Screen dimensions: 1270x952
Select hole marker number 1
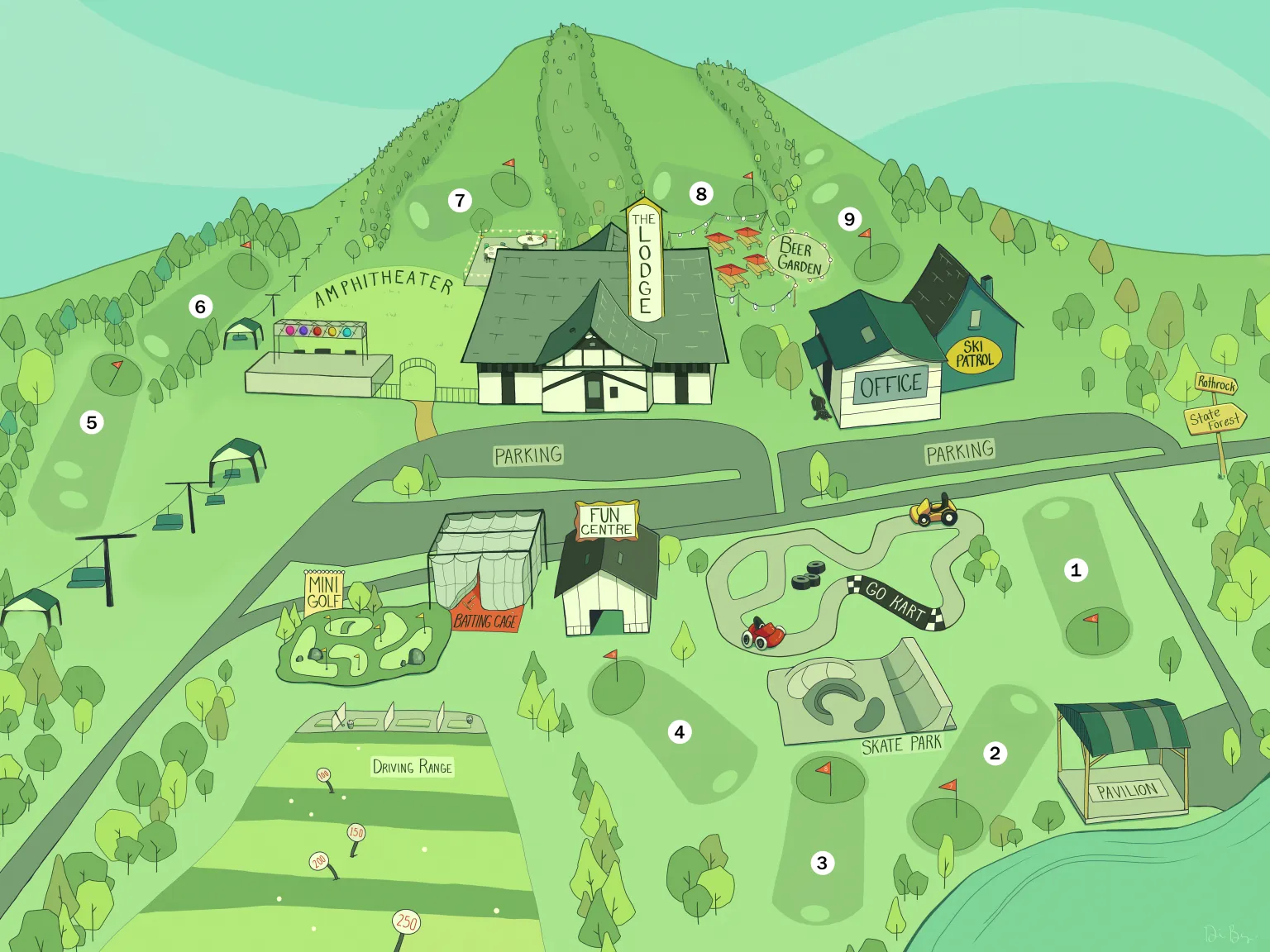[x=1076, y=570]
